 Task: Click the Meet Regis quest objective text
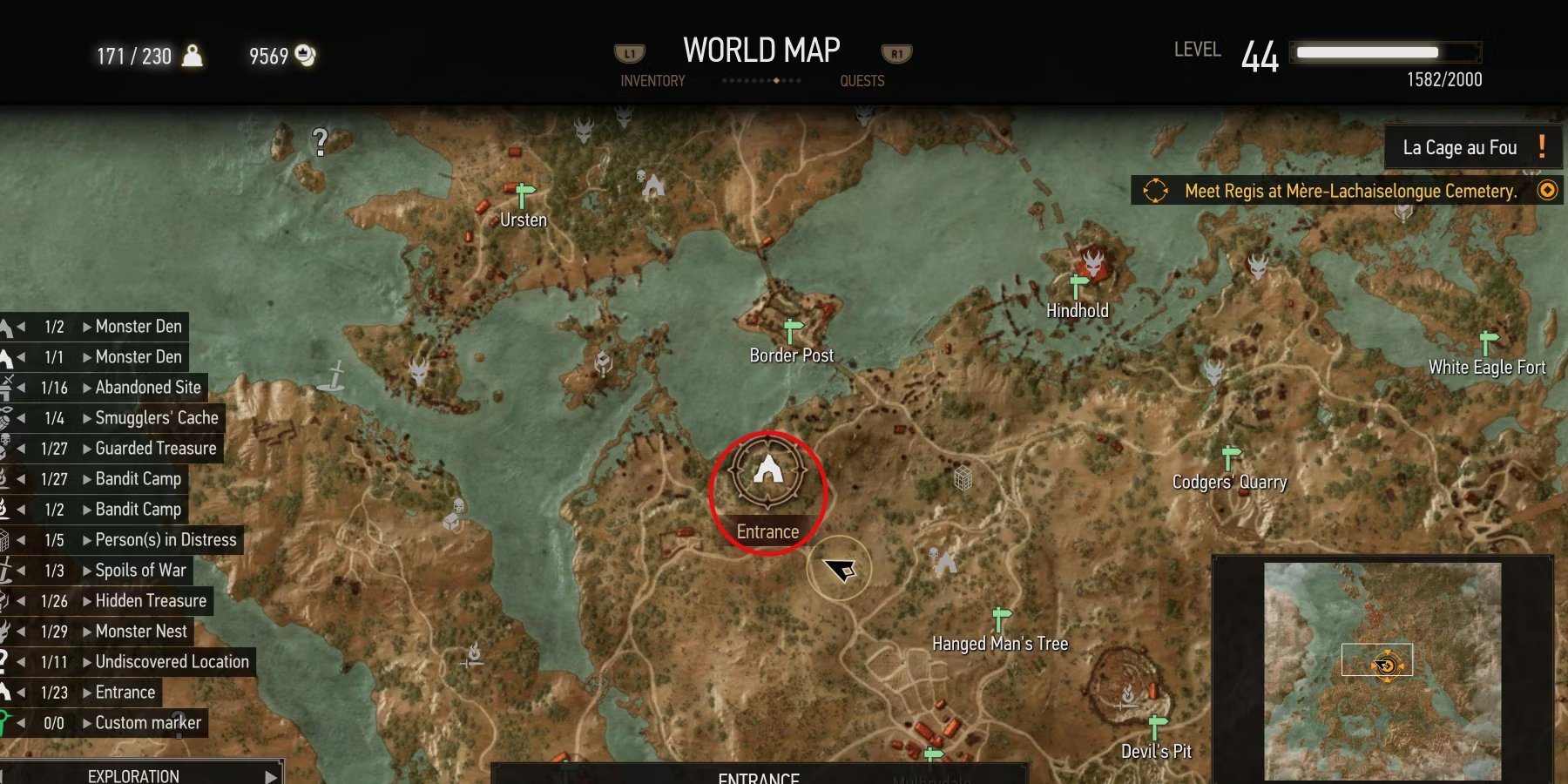1349,191
